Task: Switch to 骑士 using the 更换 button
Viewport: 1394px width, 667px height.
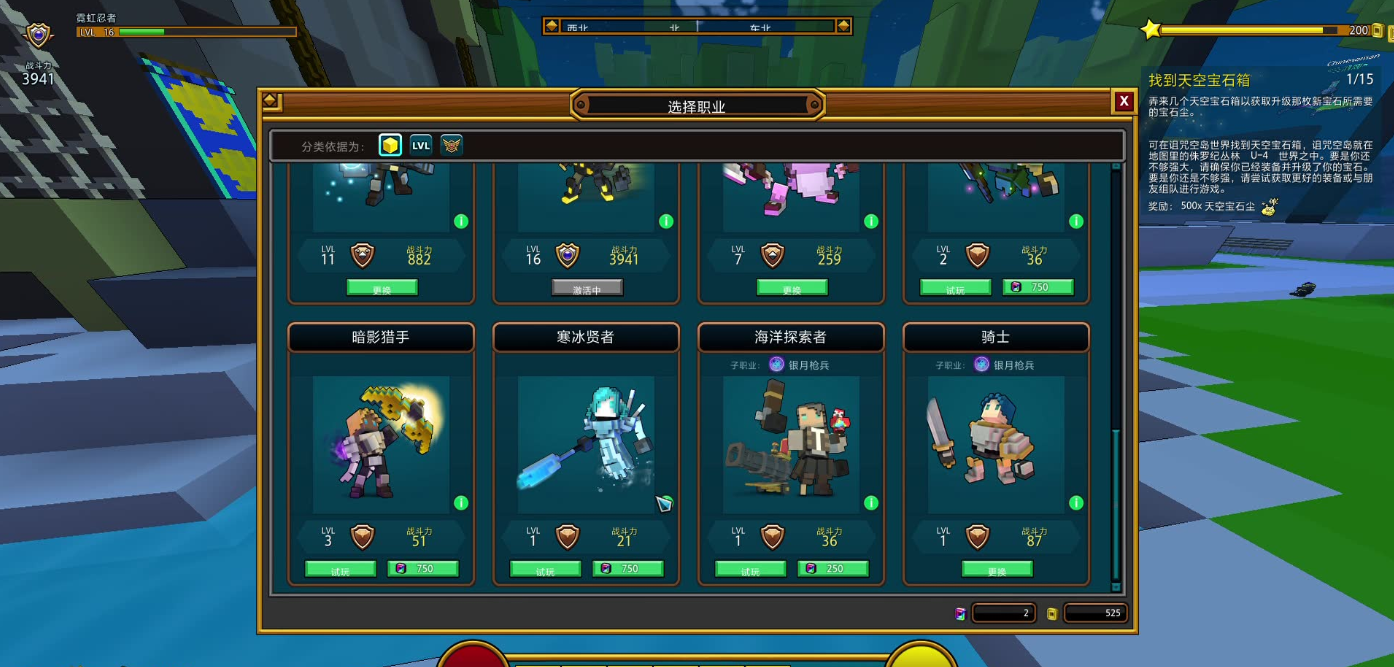Action: [x=997, y=570]
